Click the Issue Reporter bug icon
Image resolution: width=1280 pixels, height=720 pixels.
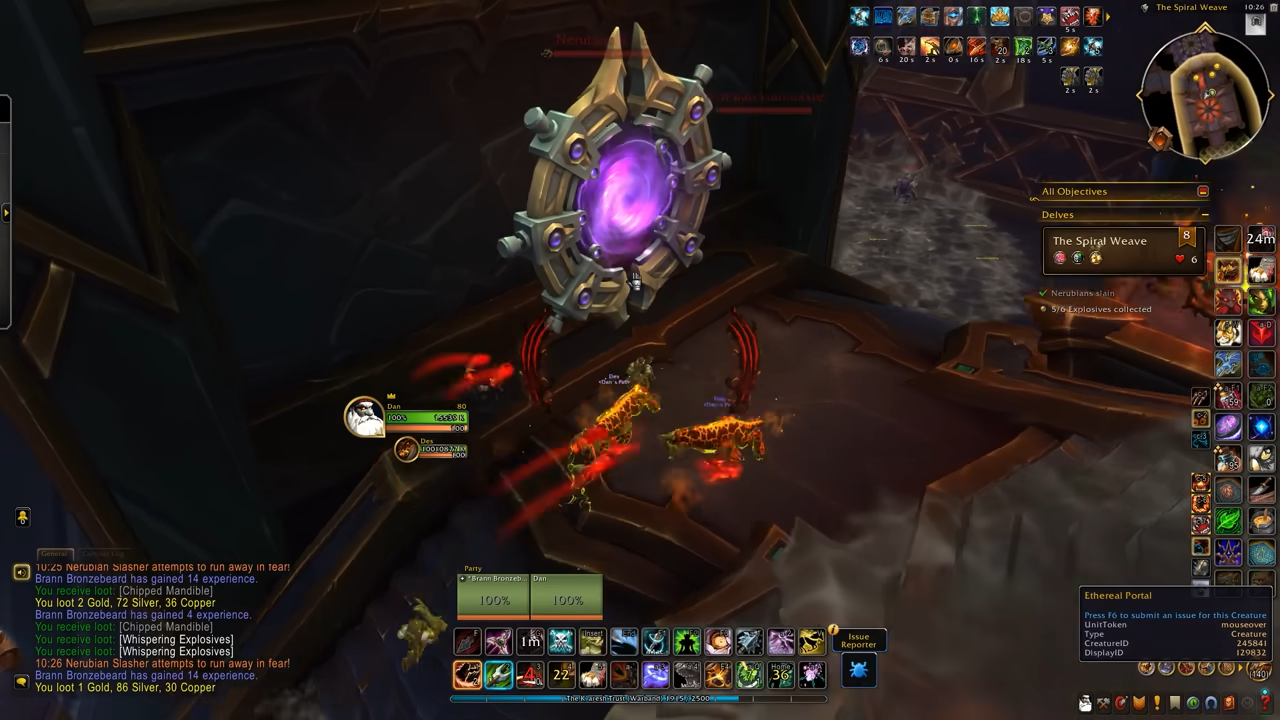858,670
